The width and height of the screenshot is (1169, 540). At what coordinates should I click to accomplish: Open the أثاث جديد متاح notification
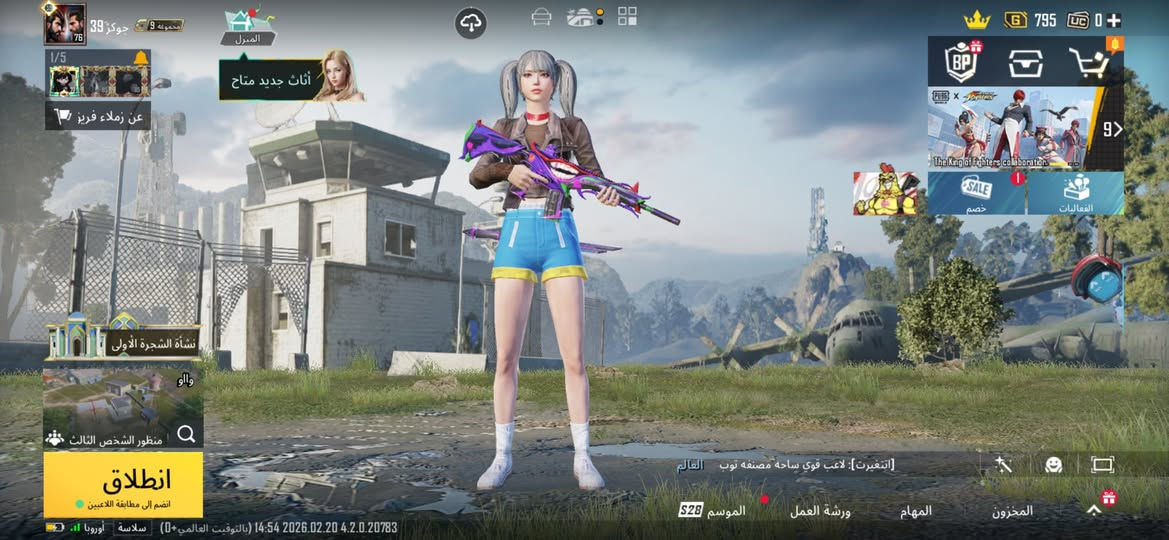[x=290, y=78]
